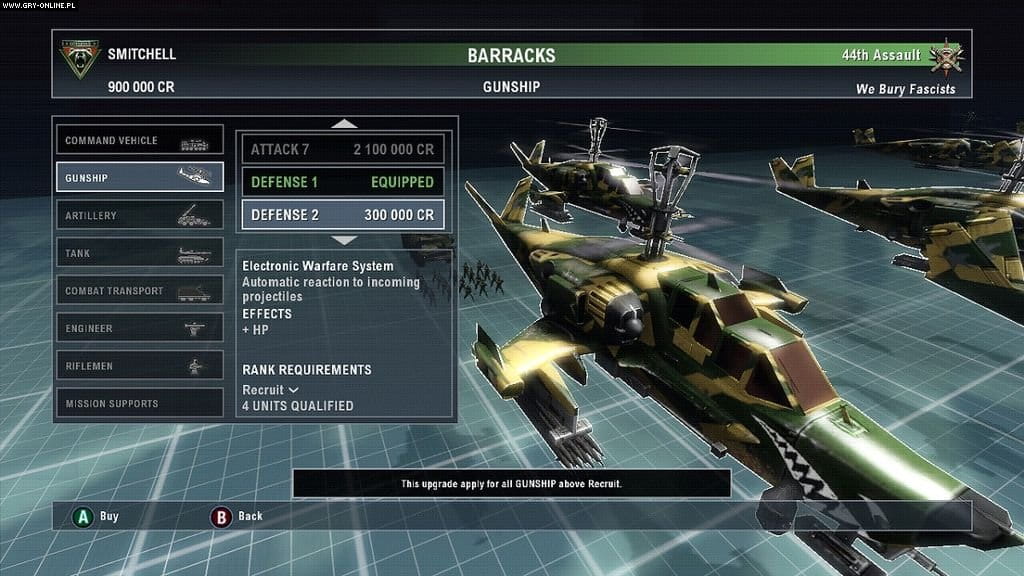Viewport: 1024px width, 576px height.
Task: Switch to the Tank category
Action: point(139,253)
